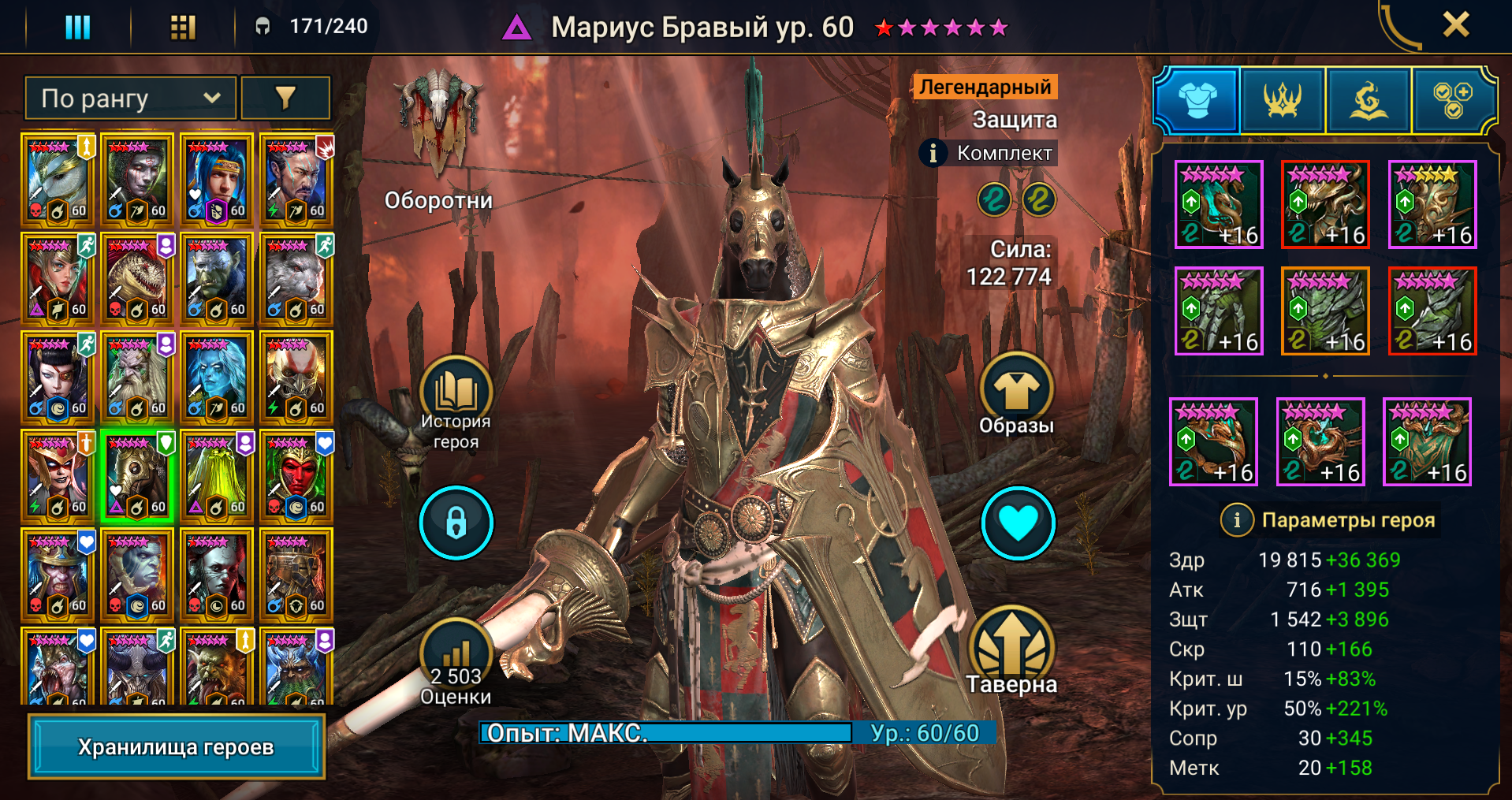Open 'История героя' book icon

pyautogui.click(x=456, y=393)
